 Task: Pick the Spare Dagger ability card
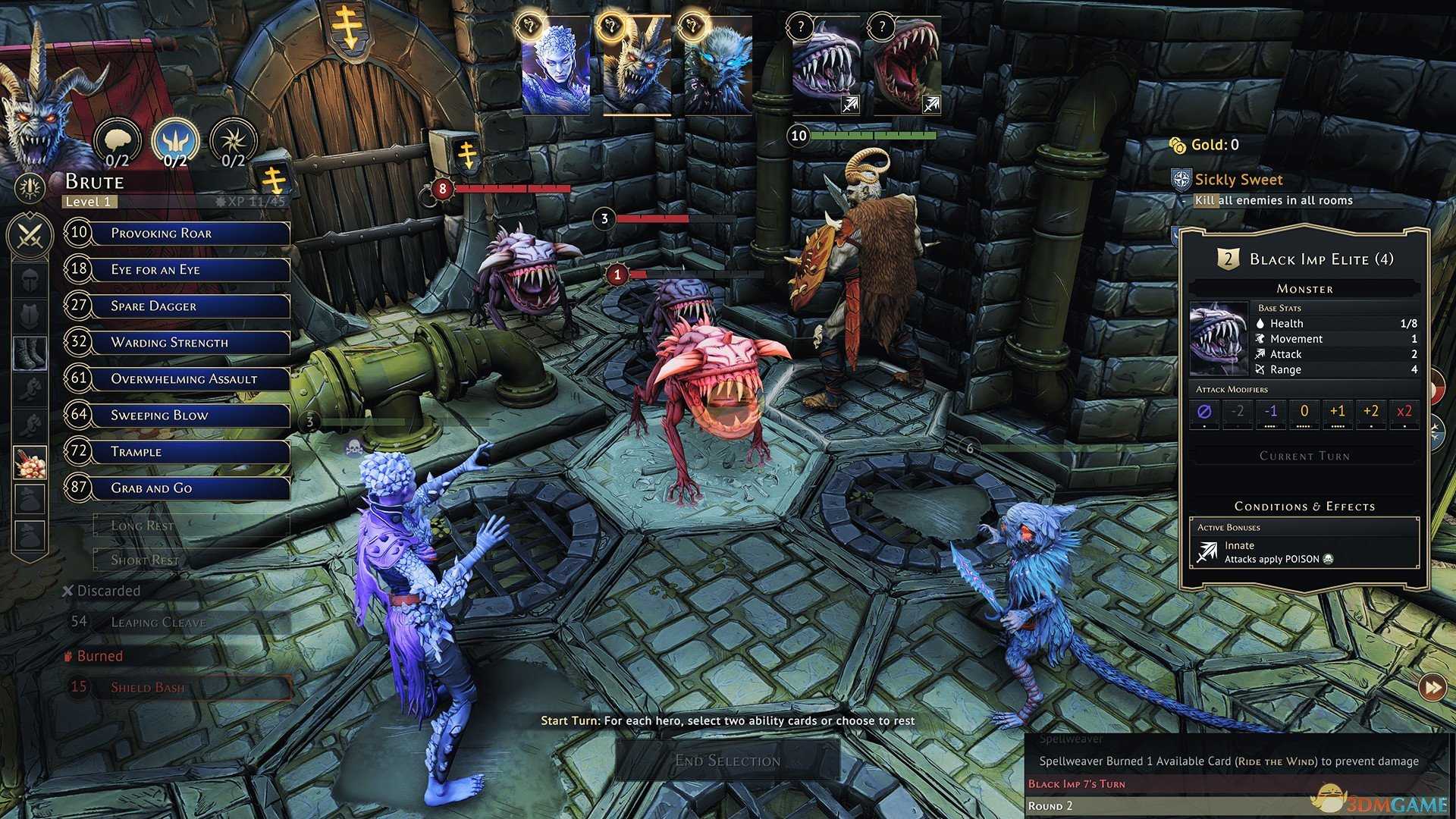188,306
